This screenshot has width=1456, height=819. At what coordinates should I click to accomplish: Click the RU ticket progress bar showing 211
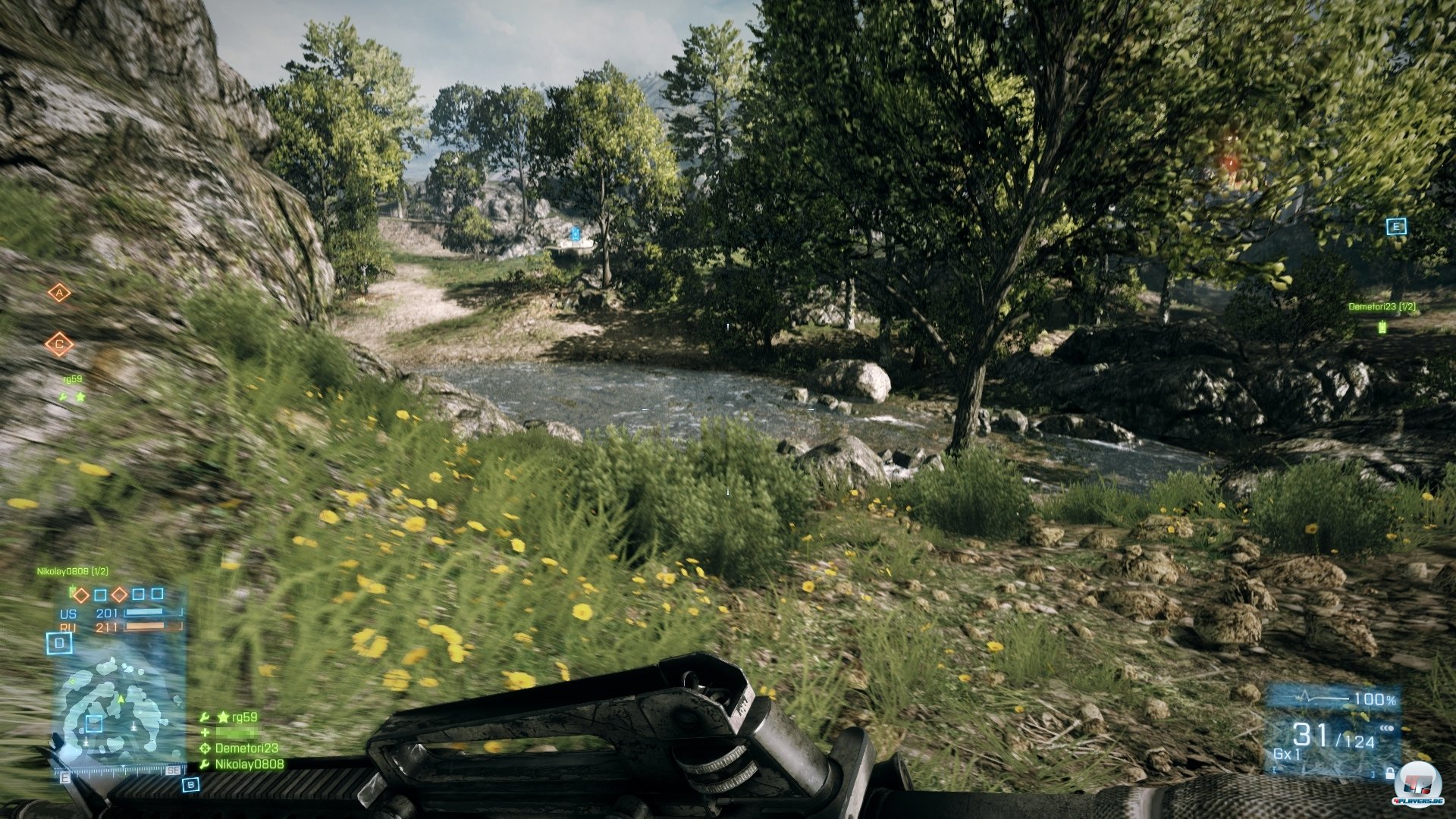(145, 628)
